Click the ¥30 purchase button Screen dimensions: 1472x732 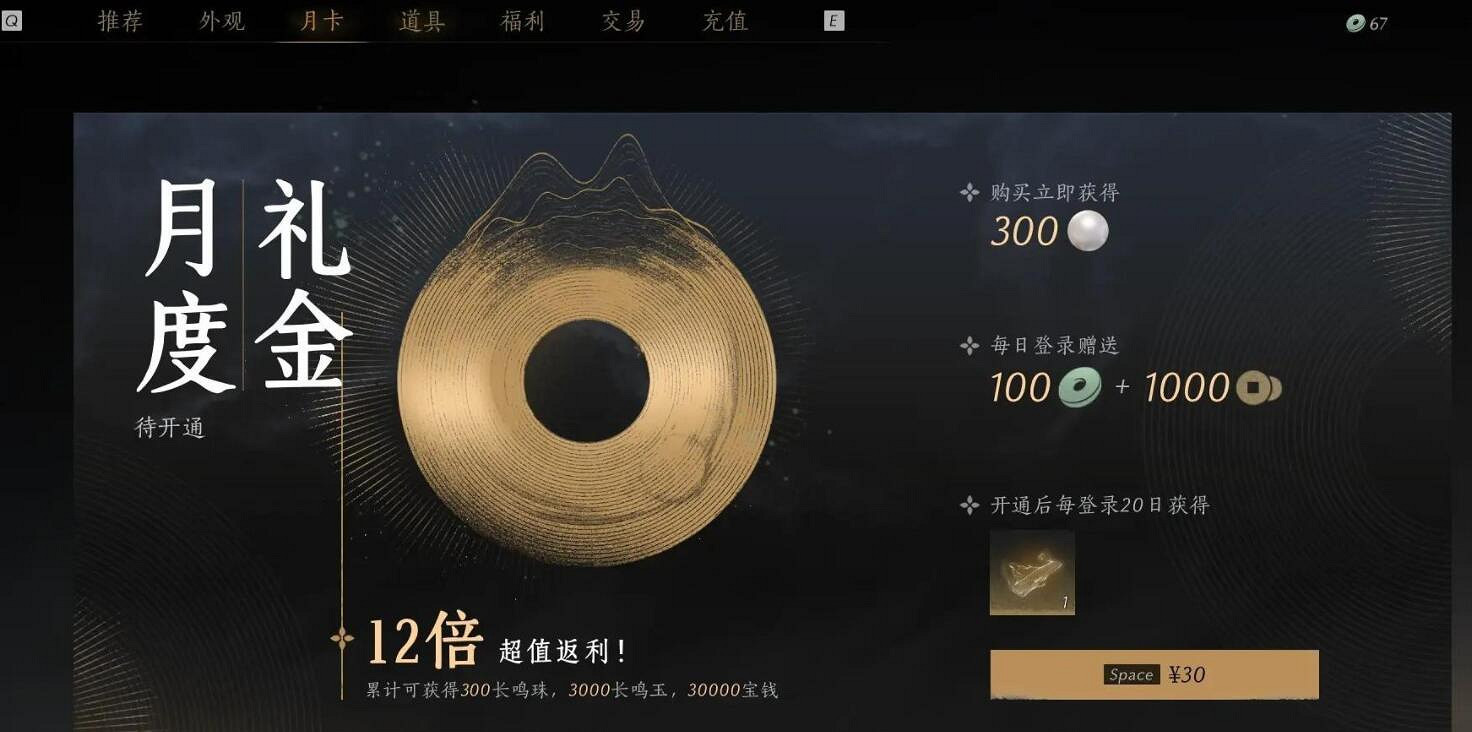[x=1155, y=674]
